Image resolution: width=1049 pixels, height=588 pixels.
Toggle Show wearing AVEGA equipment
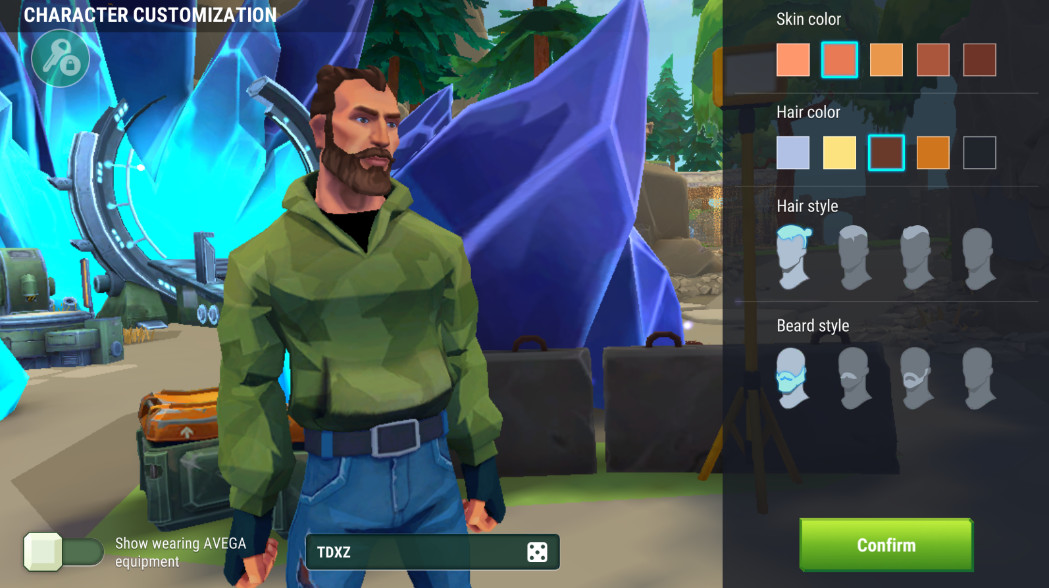[64, 552]
